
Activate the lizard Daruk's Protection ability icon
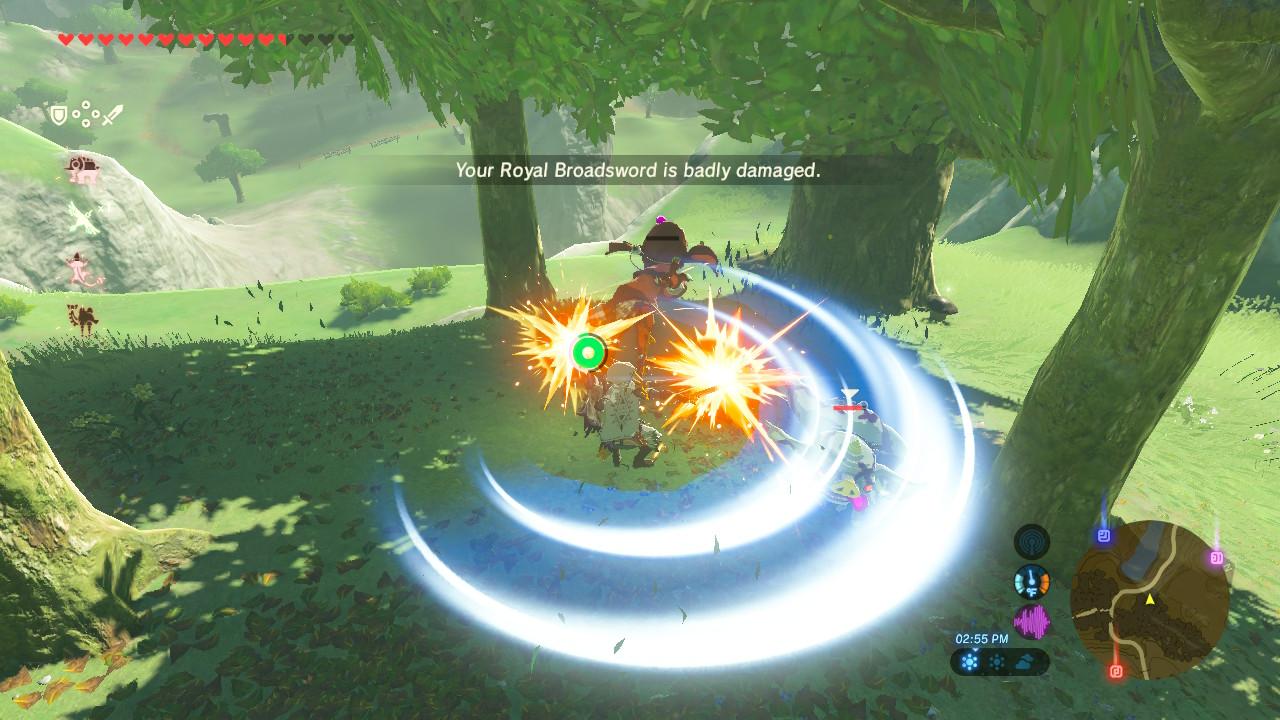(x=80, y=270)
